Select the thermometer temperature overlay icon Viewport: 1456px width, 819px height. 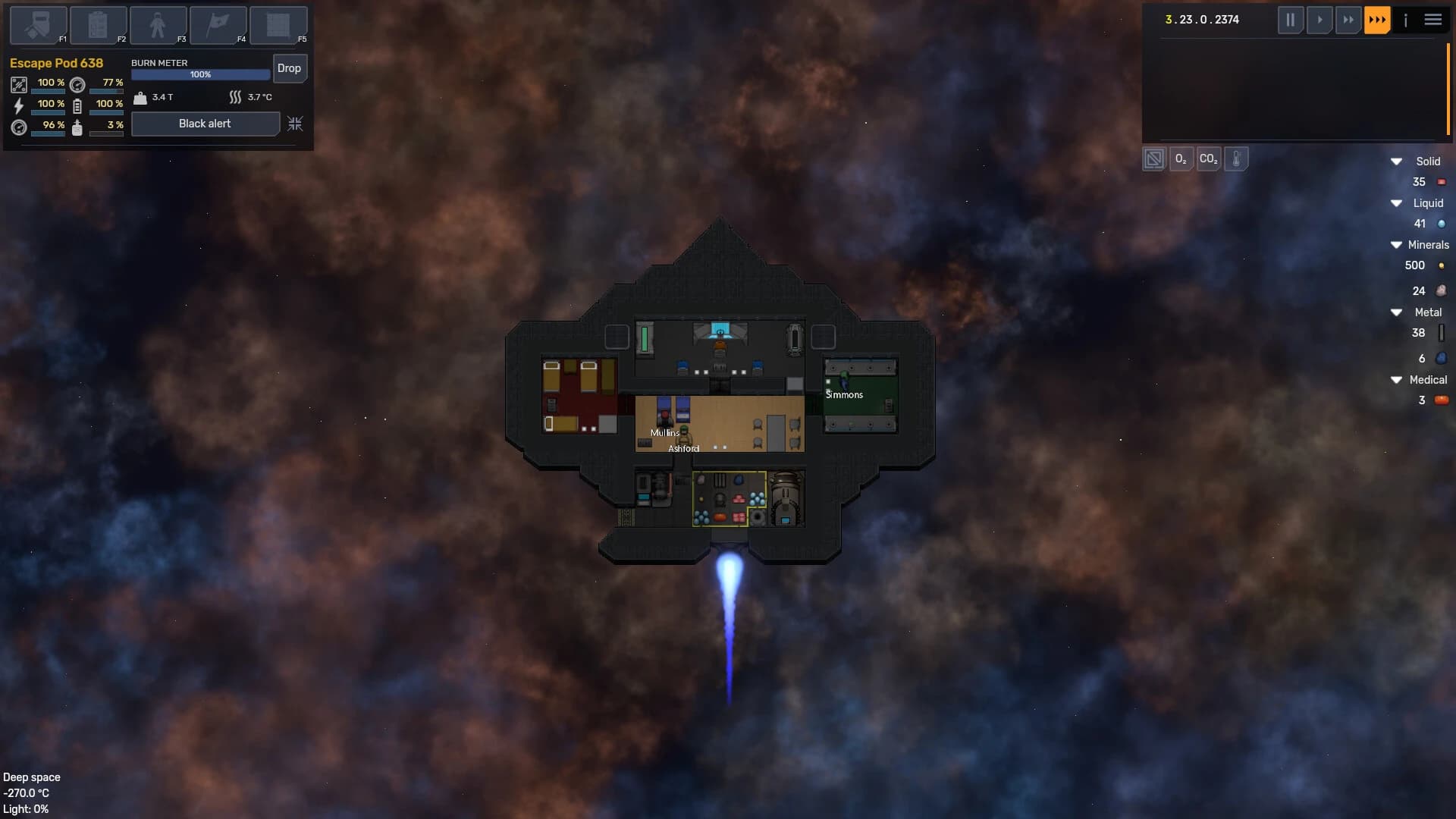point(1237,159)
